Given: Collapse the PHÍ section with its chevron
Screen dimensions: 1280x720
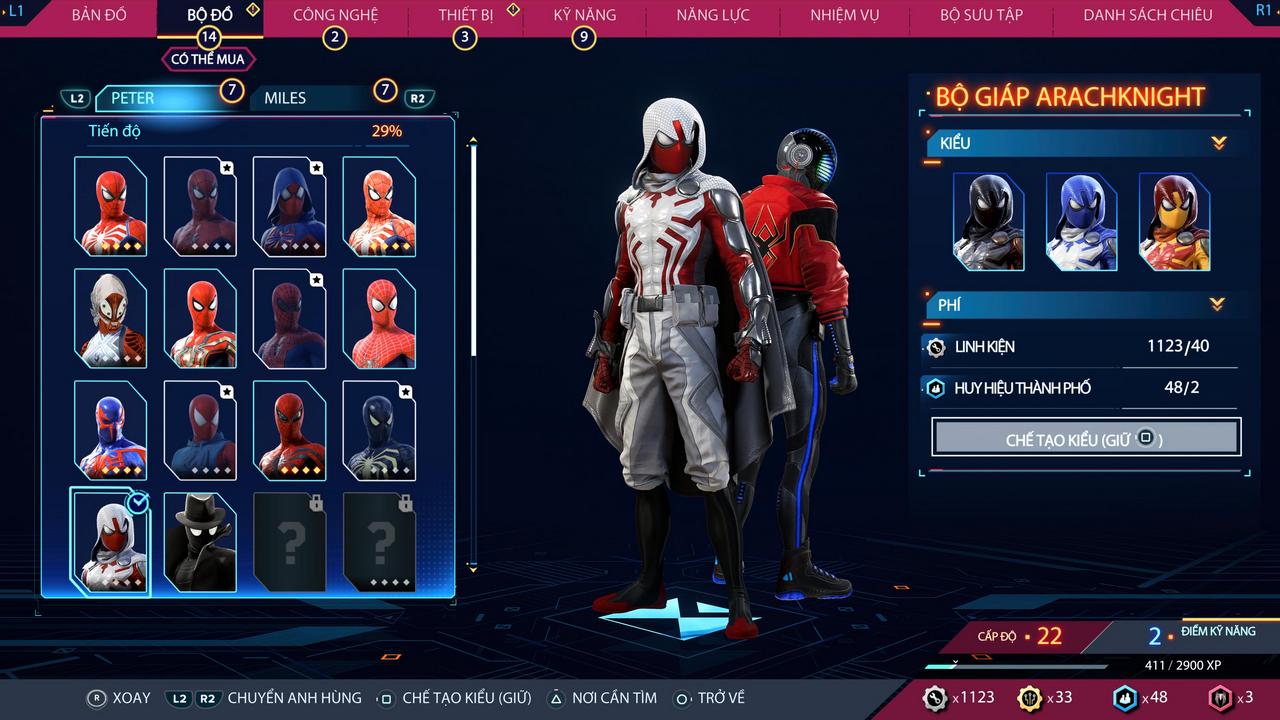Looking at the screenshot, I should 1218,305.
